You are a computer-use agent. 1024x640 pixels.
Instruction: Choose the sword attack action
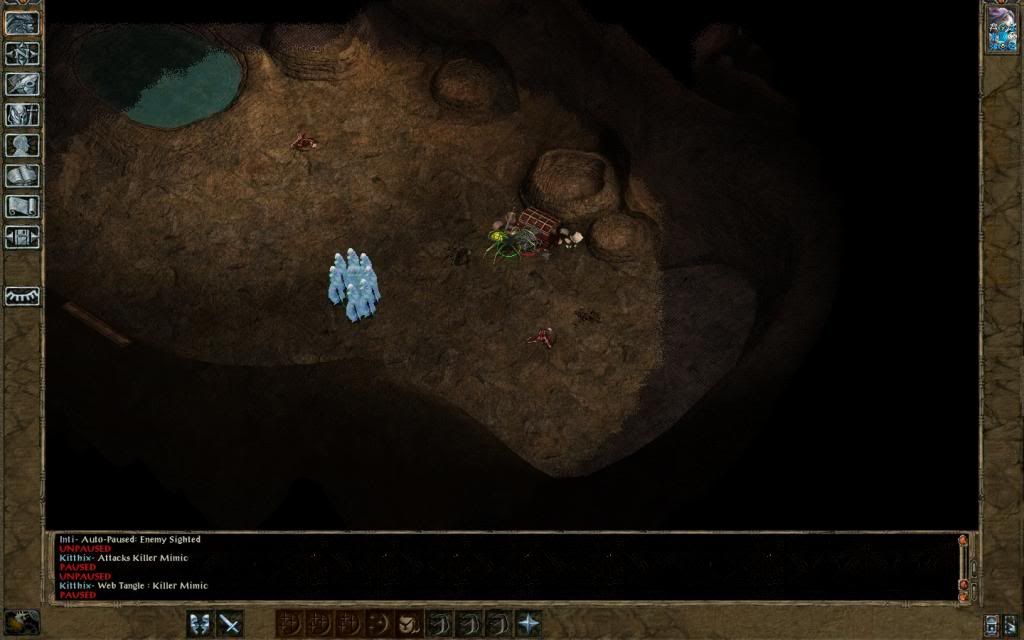tap(231, 623)
